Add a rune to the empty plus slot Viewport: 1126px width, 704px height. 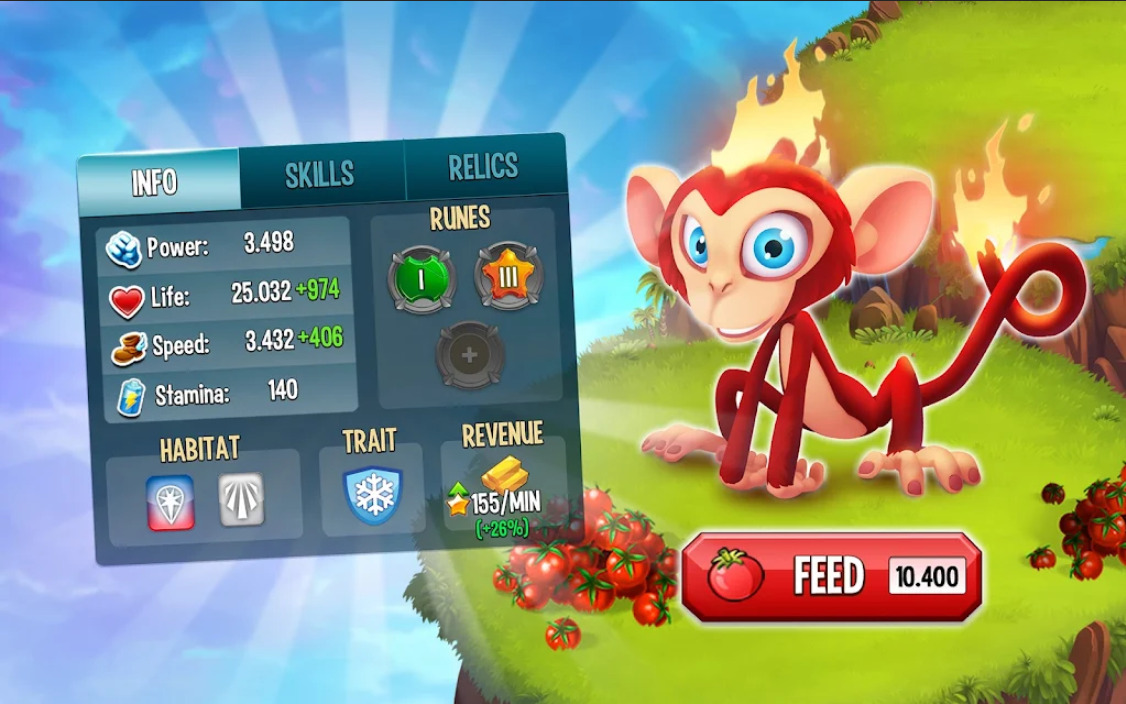[470, 354]
